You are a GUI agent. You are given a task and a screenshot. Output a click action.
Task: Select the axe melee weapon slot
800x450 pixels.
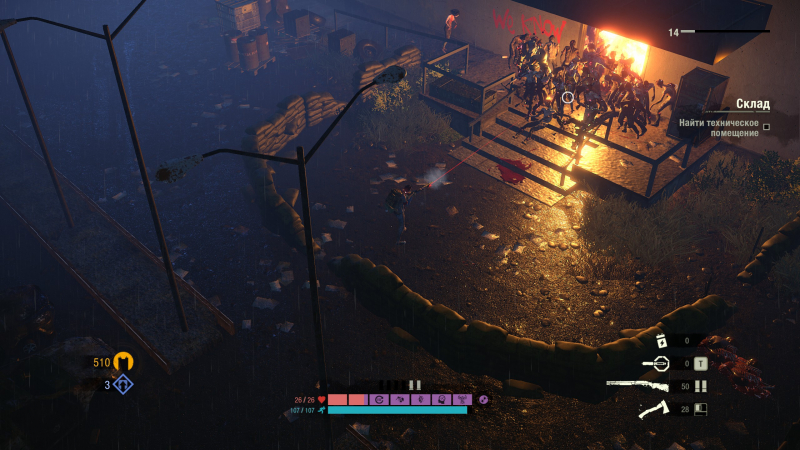tap(655, 408)
